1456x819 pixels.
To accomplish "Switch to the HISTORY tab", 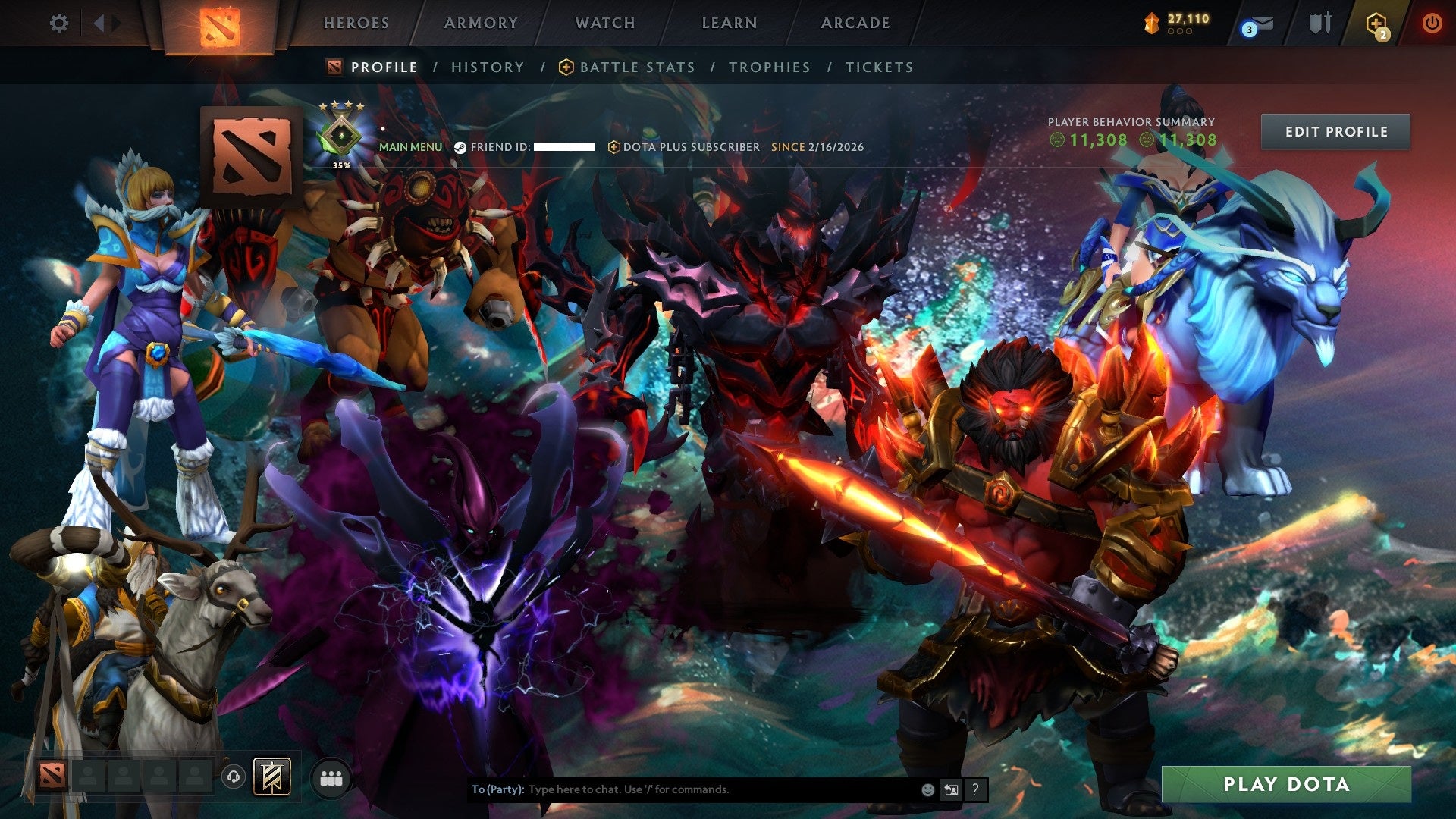I will [x=486, y=67].
